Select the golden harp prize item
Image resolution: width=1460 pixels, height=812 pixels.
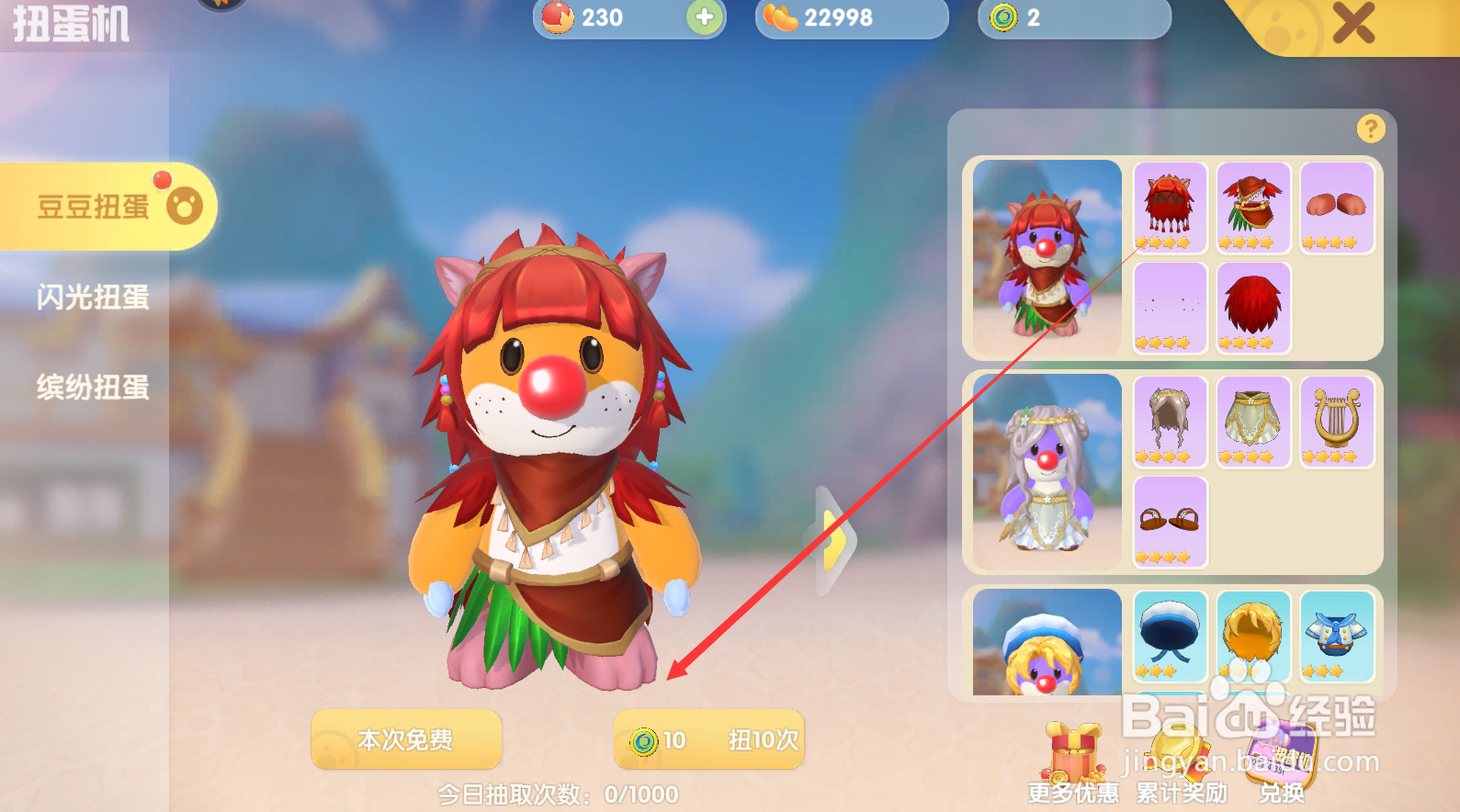tap(1336, 422)
